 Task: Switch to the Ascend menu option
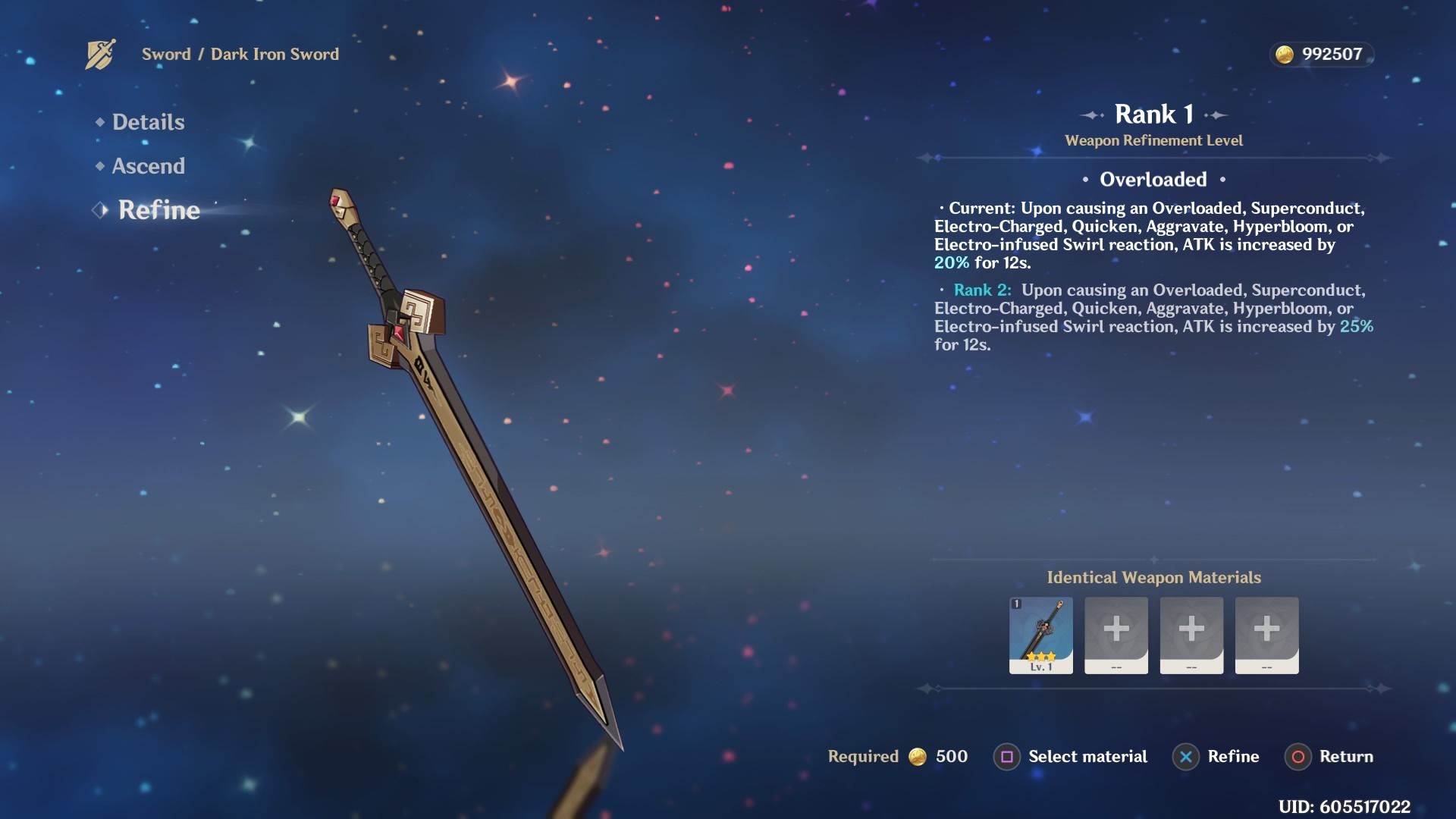[x=149, y=166]
